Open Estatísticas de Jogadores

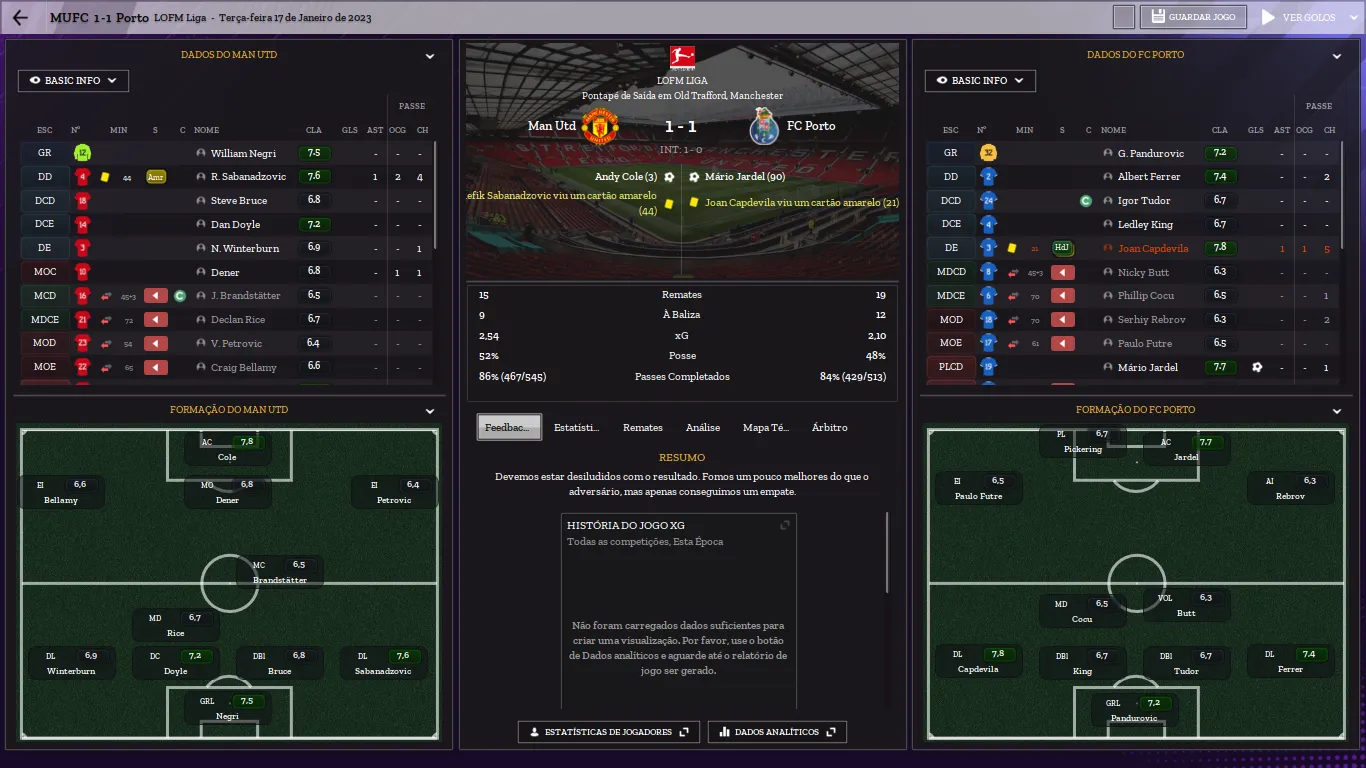608,732
